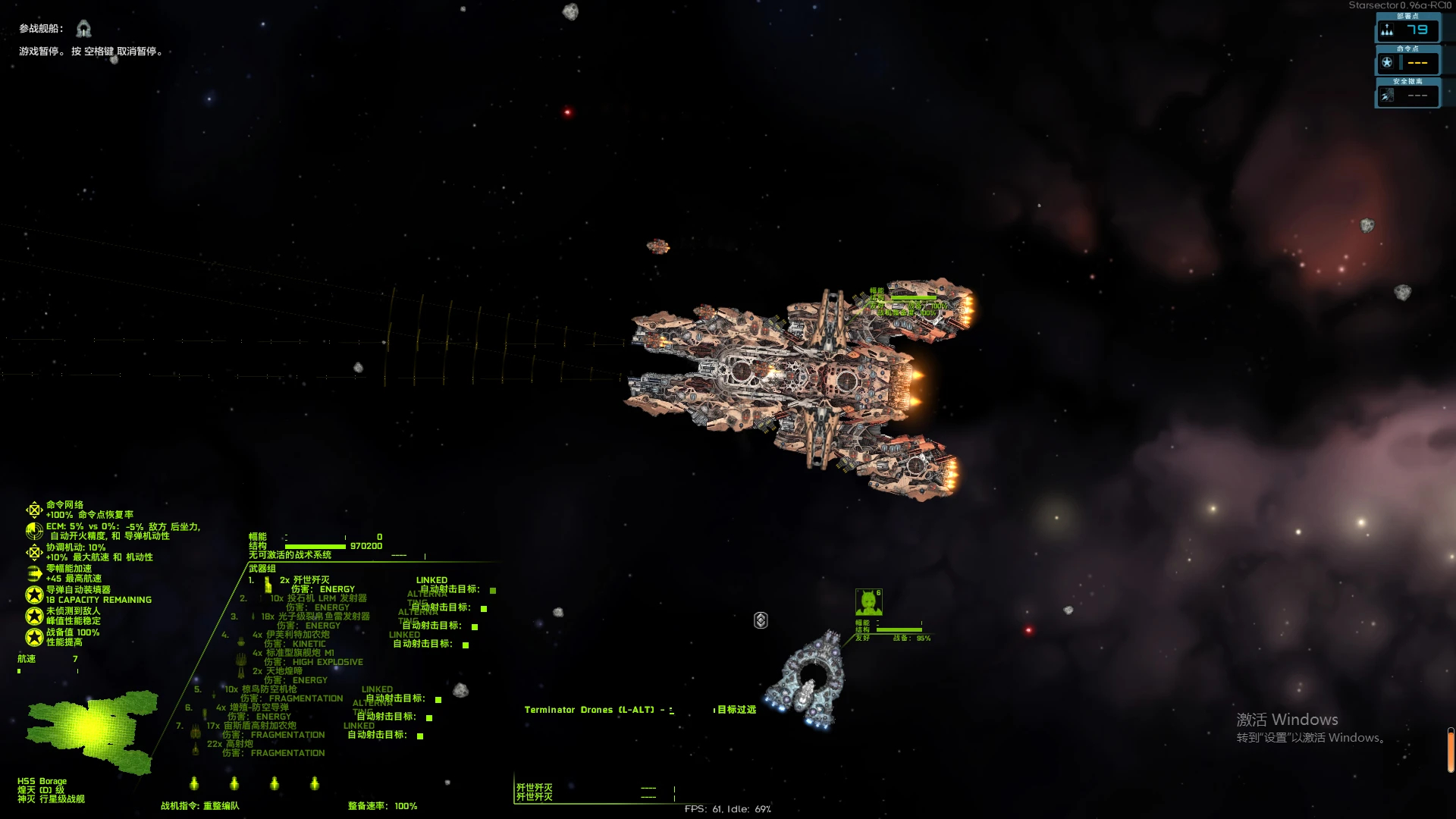
Task: Select weapon group 1, 2x 歼世歼灭
Action: coord(305,580)
